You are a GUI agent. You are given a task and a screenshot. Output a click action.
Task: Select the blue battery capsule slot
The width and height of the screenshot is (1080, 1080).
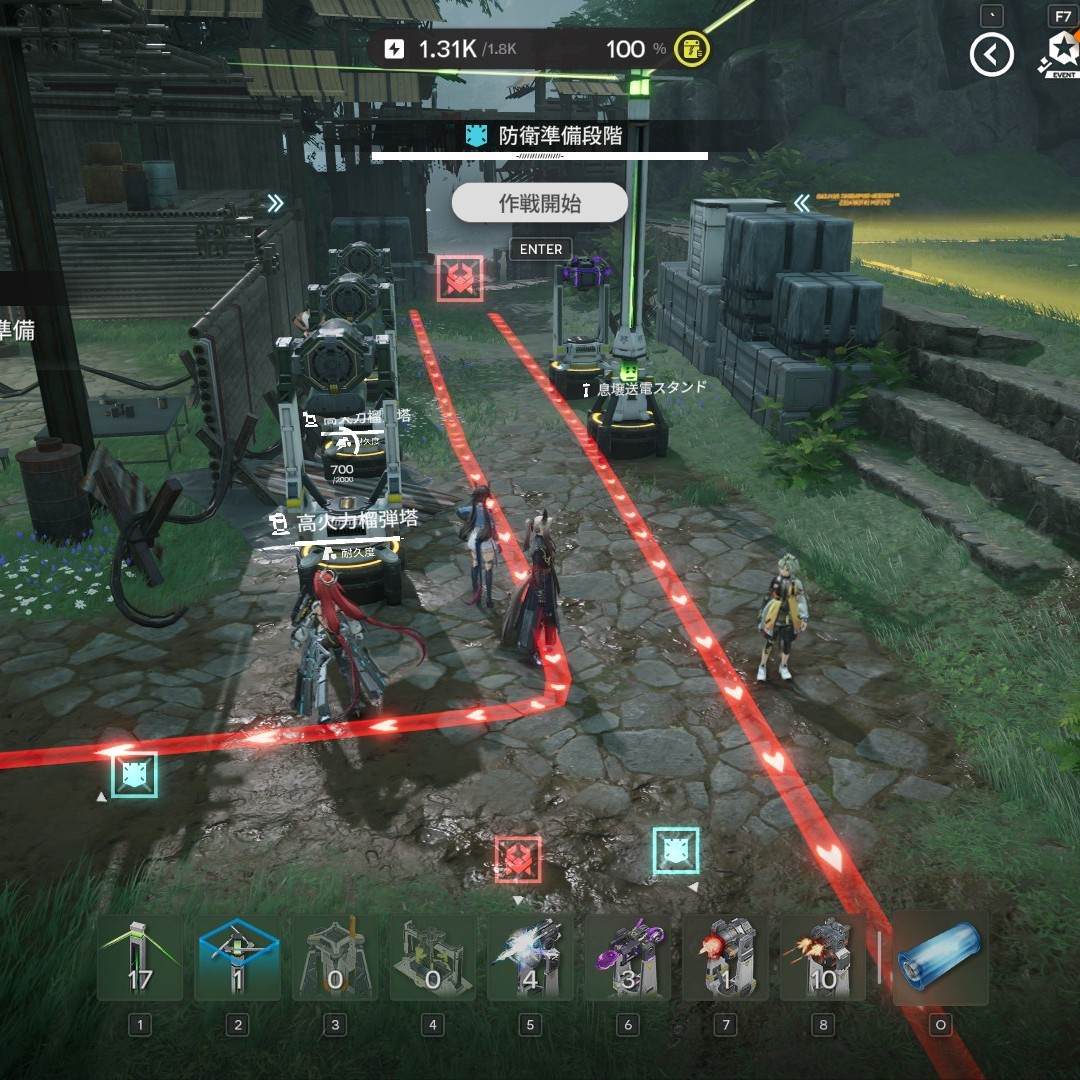pyautogui.click(x=940, y=960)
